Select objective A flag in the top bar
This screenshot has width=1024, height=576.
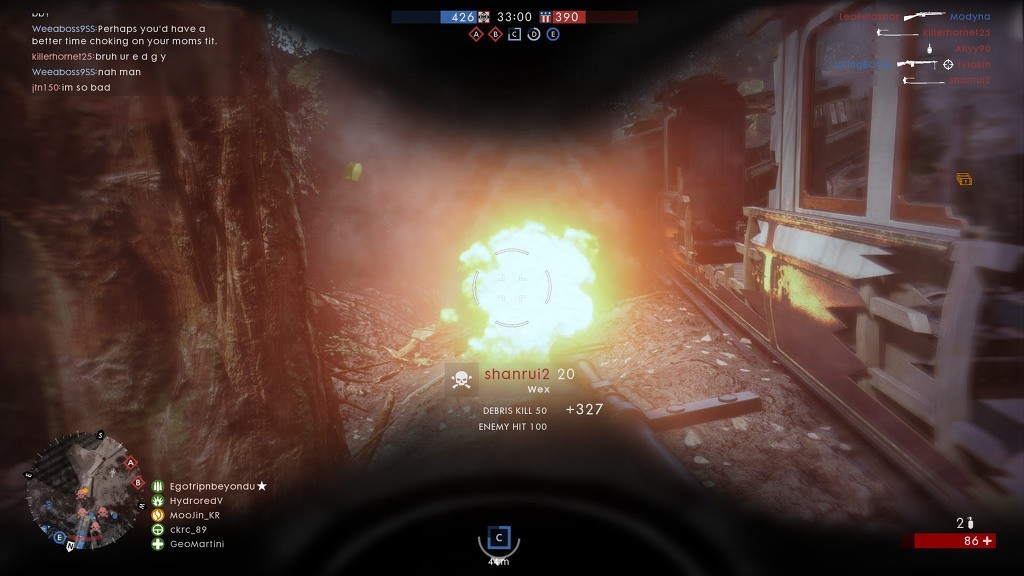coord(476,34)
